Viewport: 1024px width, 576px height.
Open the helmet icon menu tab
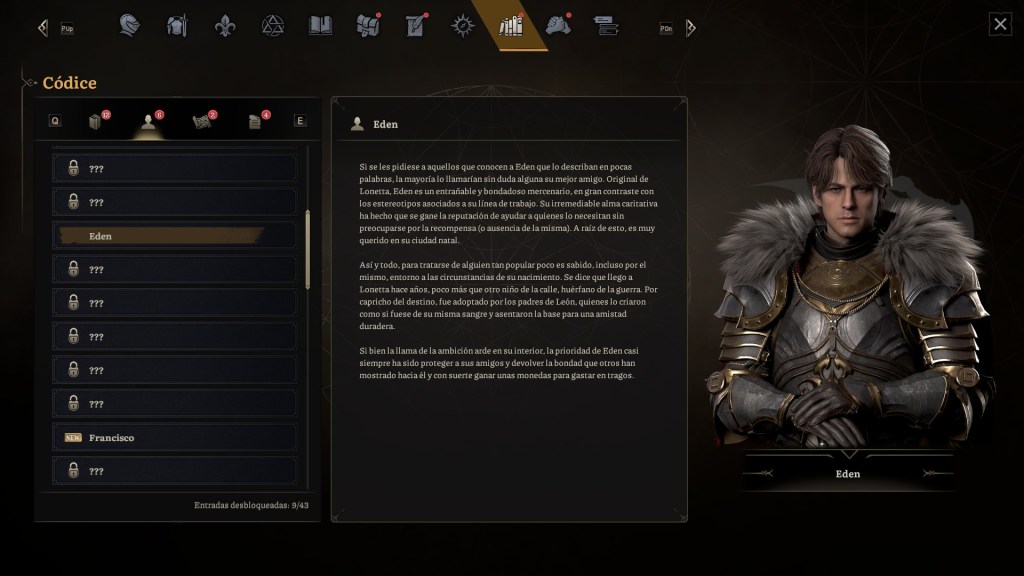click(x=129, y=25)
